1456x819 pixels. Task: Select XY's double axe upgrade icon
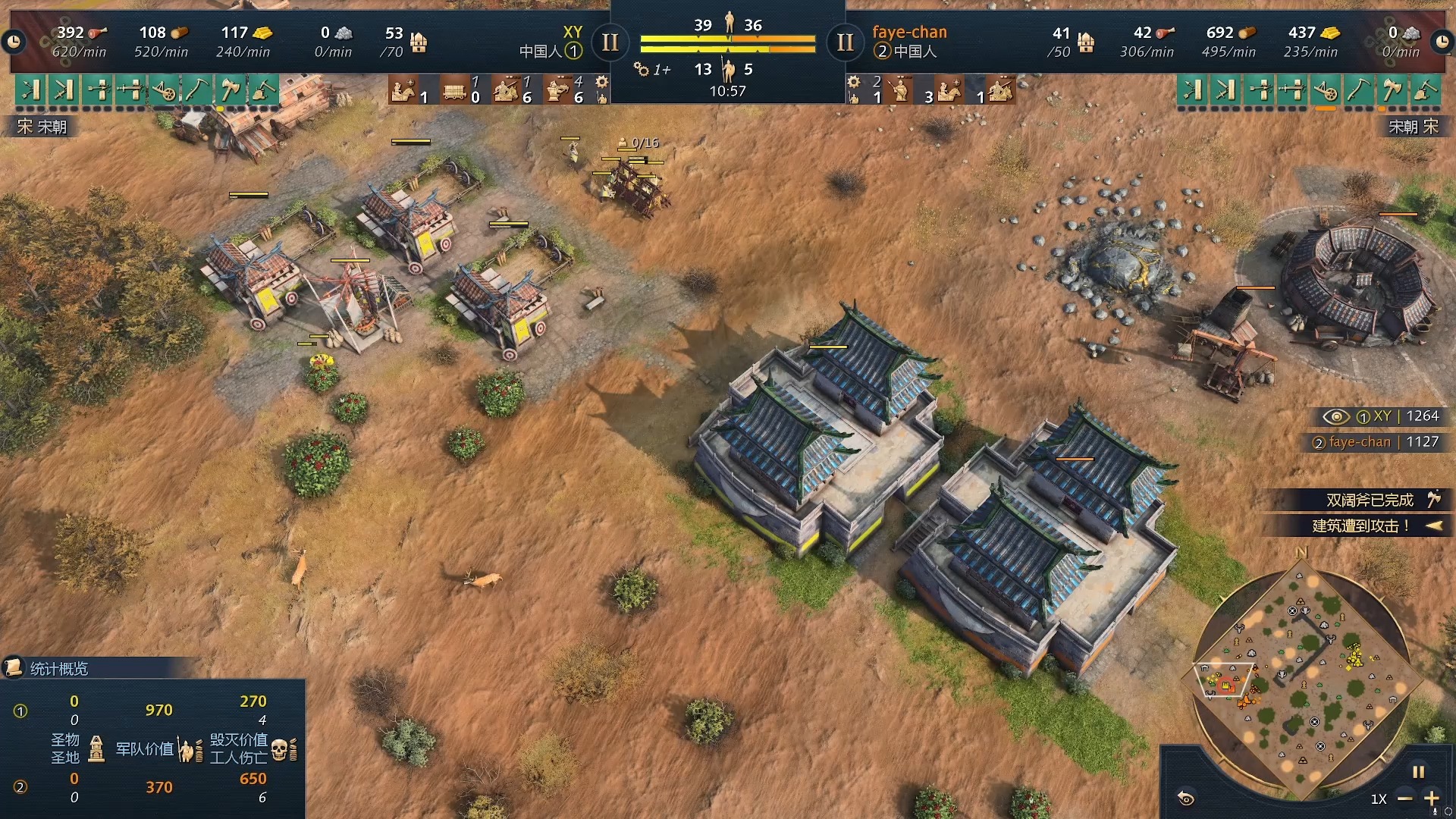[229, 90]
